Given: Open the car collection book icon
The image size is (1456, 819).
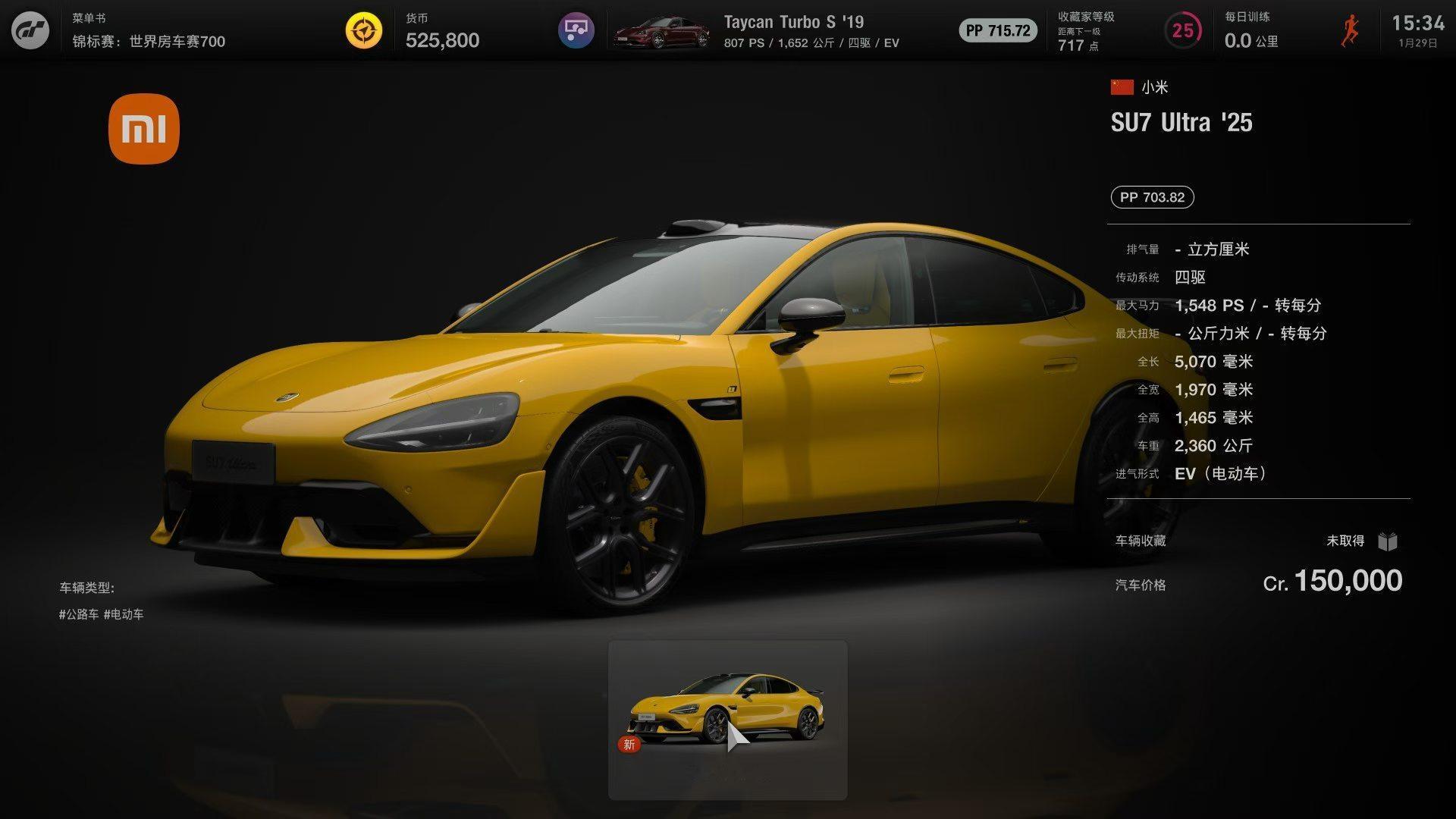Looking at the screenshot, I should point(1388,541).
